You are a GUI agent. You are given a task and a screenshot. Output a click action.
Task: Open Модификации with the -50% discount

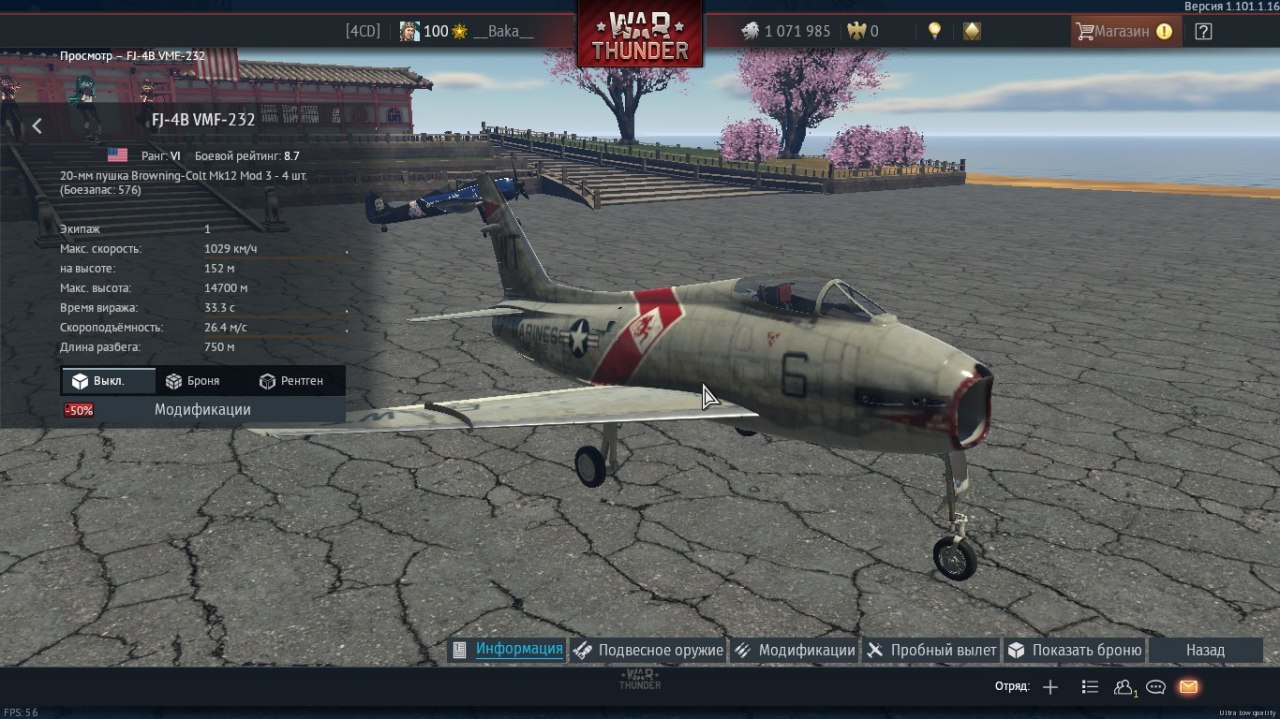click(x=202, y=410)
